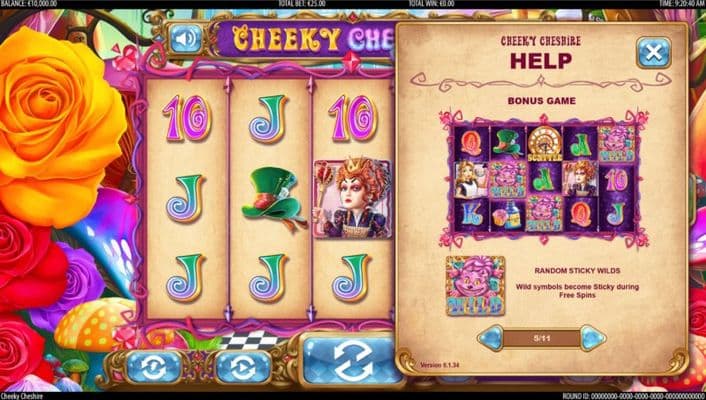
Task: Toggle the sound speaker button
Action: [x=185, y=39]
